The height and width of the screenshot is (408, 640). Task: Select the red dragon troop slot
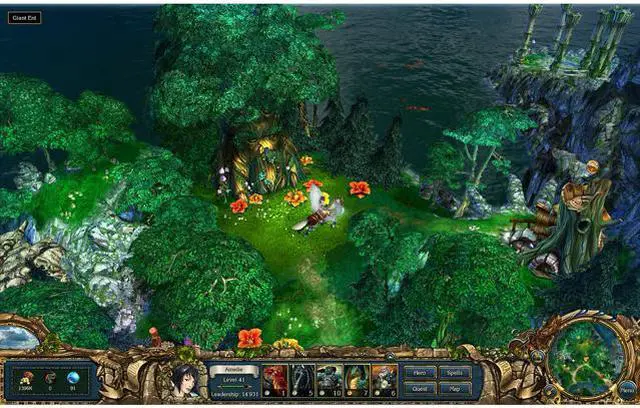click(275, 380)
